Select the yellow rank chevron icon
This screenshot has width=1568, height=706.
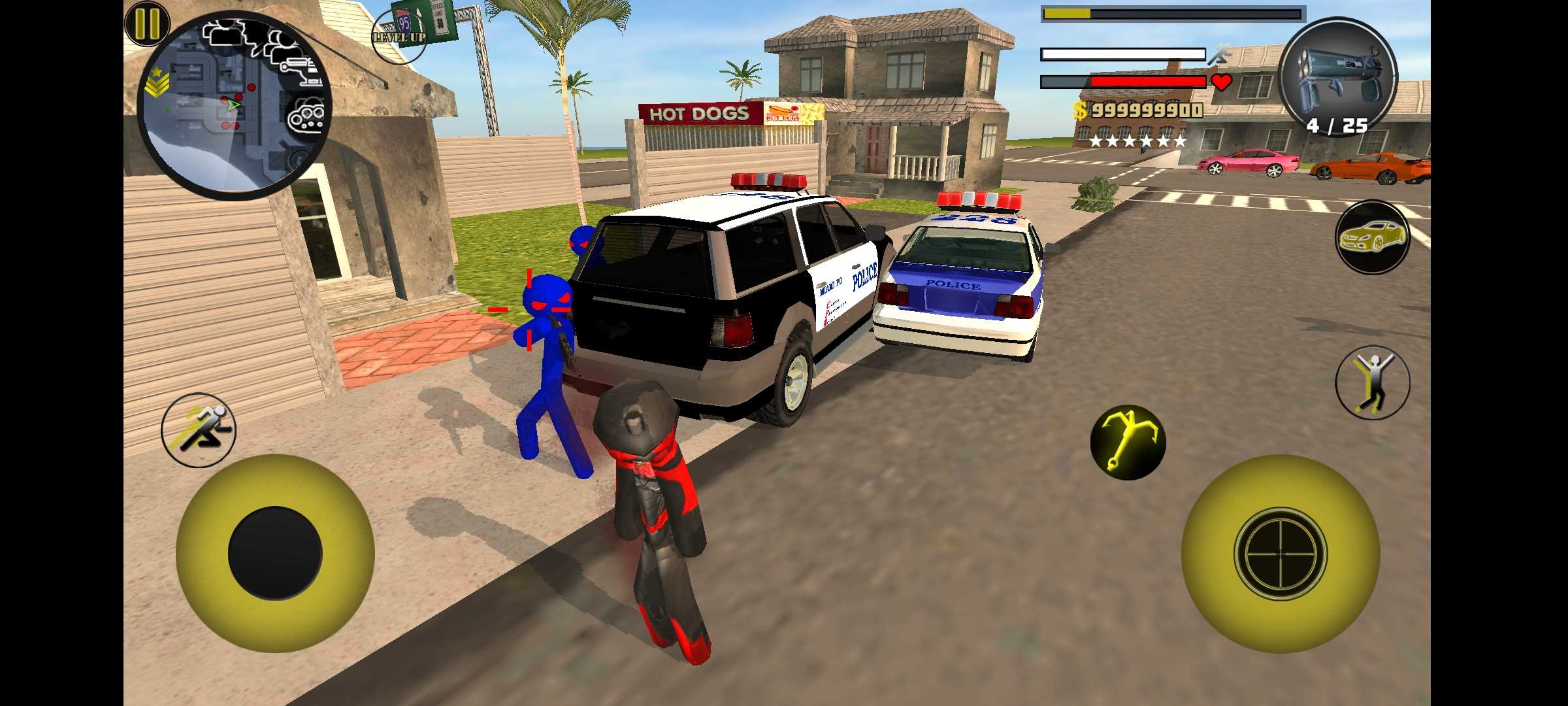(x=157, y=83)
